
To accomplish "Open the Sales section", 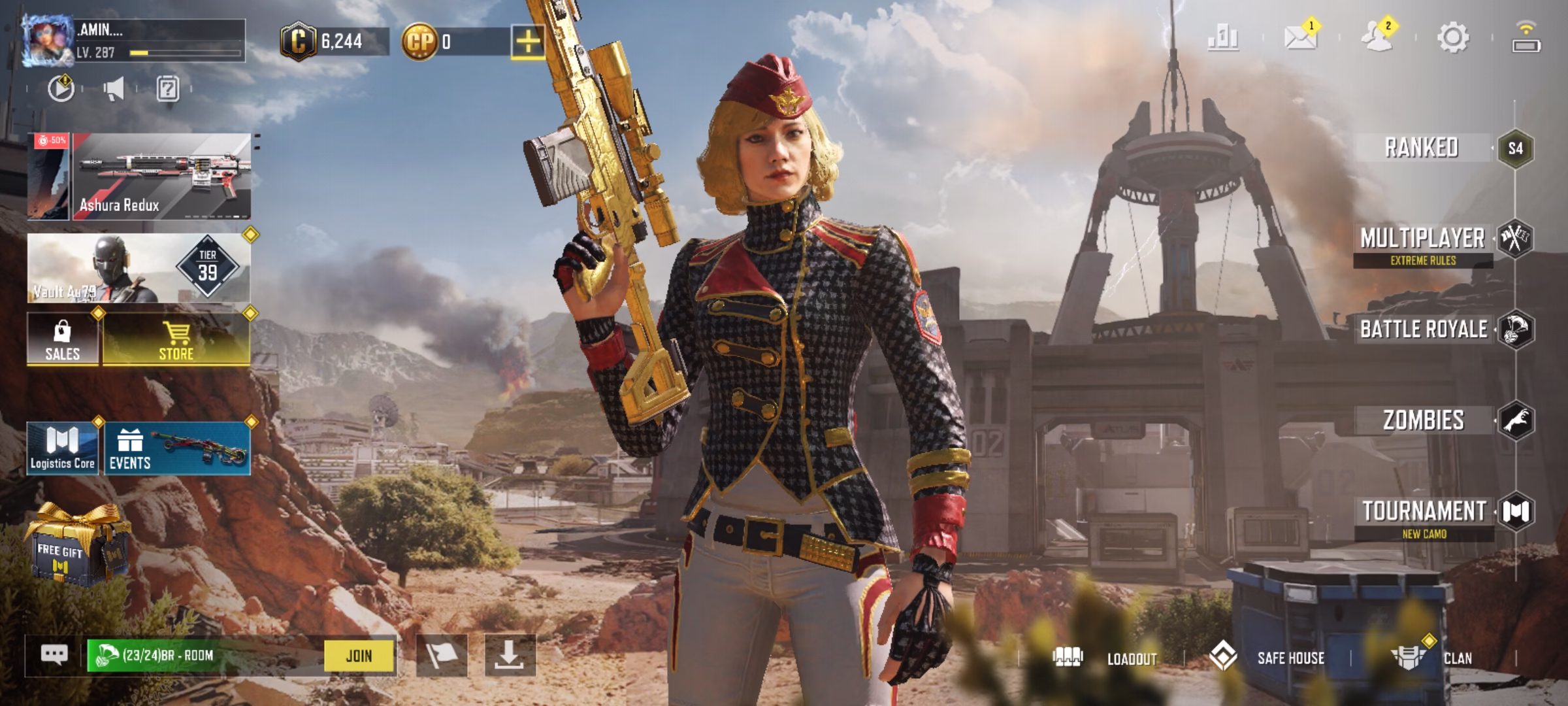I will (63, 339).
